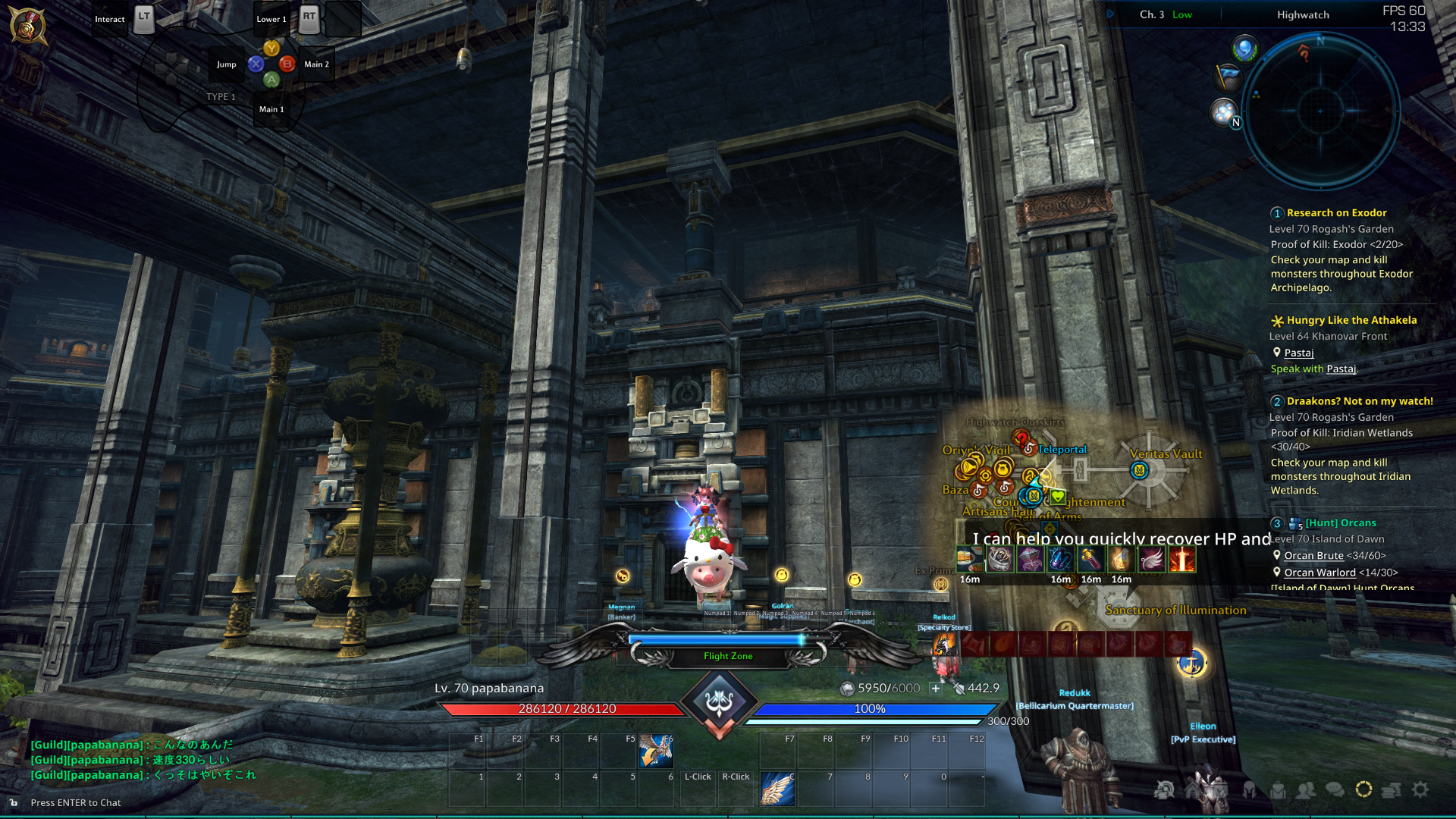Activate the winged skill in F6 slot
The width and height of the screenshot is (1456, 819).
pos(656,751)
